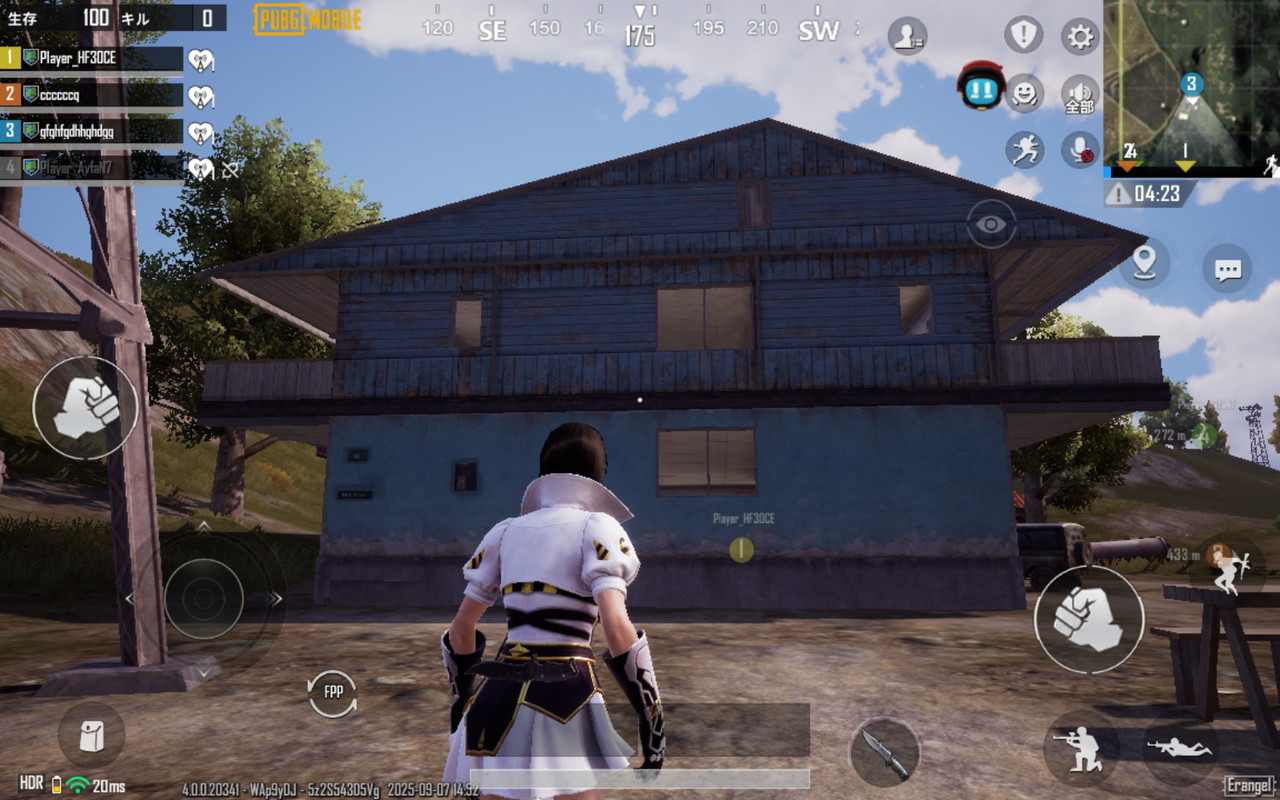Image resolution: width=1280 pixels, height=800 pixels.
Task: Toggle the microphone button
Action: point(1079,150)
